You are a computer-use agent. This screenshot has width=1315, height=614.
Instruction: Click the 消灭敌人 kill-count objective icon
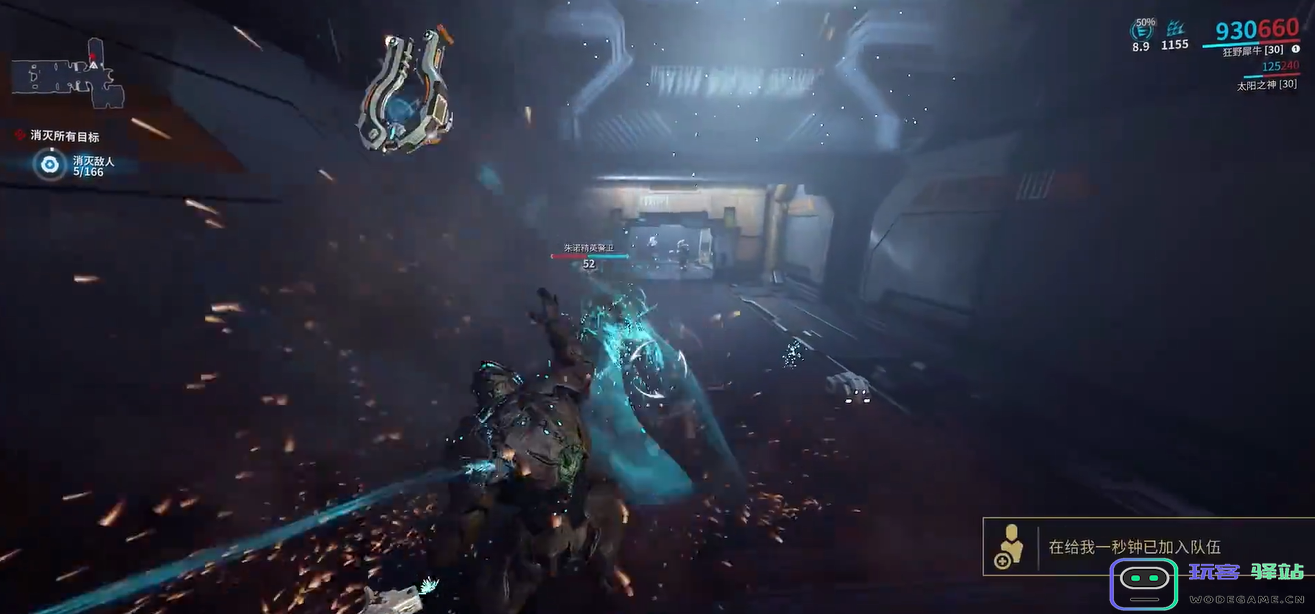click(x=48, y=165)
